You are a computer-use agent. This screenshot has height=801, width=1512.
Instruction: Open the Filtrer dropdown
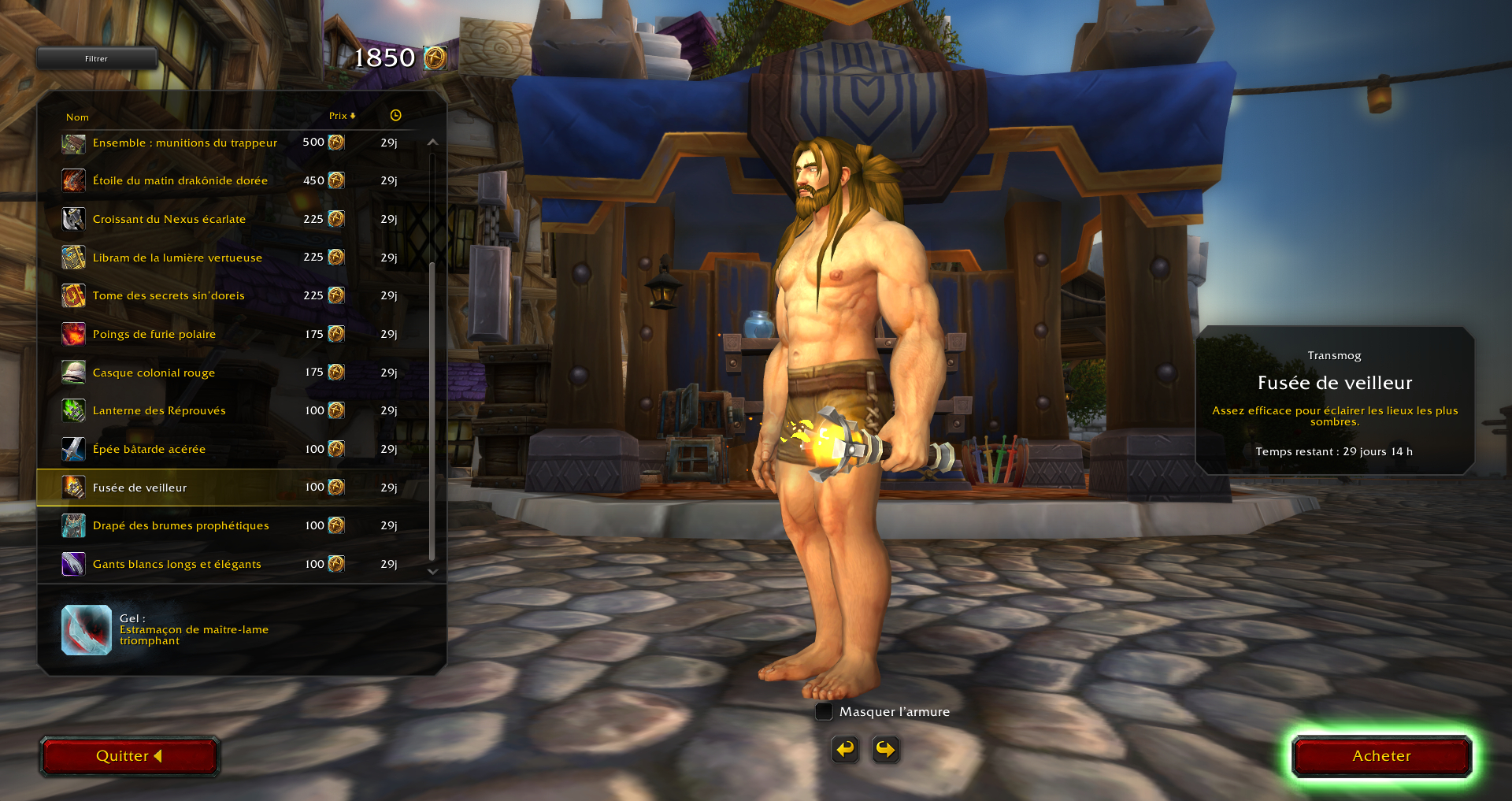pos(96,58)
